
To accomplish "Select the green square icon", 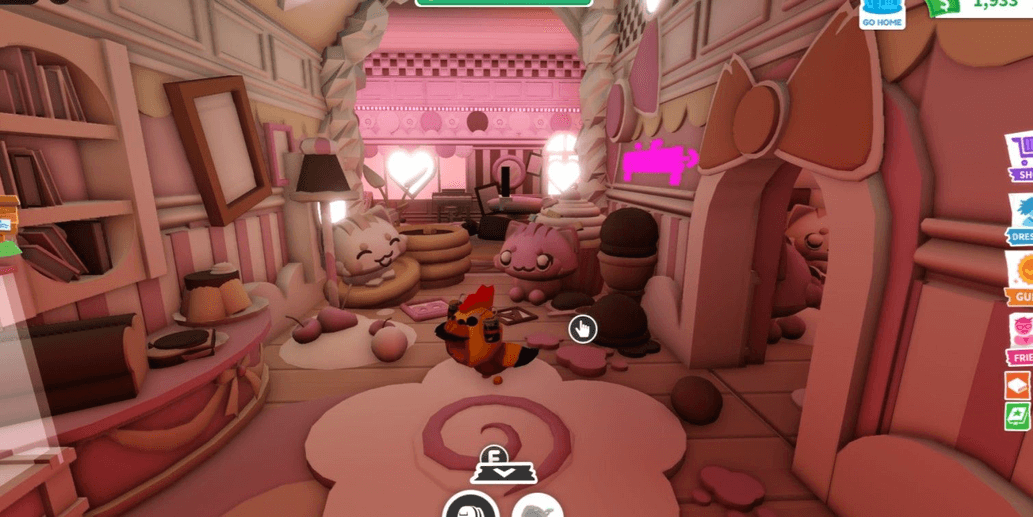I will (x=1017, y=417).
